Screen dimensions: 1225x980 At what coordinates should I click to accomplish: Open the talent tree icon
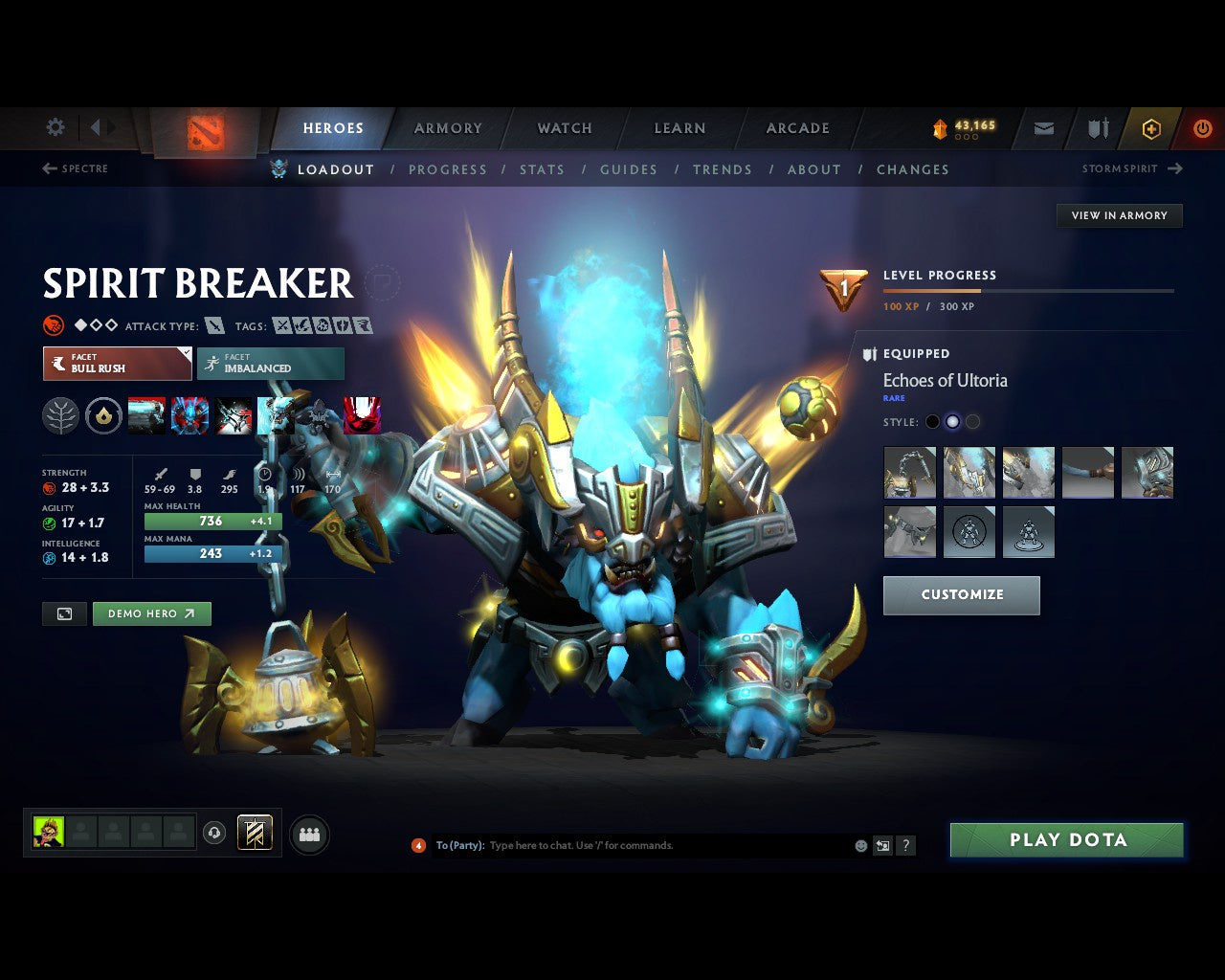pyautogui.click(x=60, y=415)
